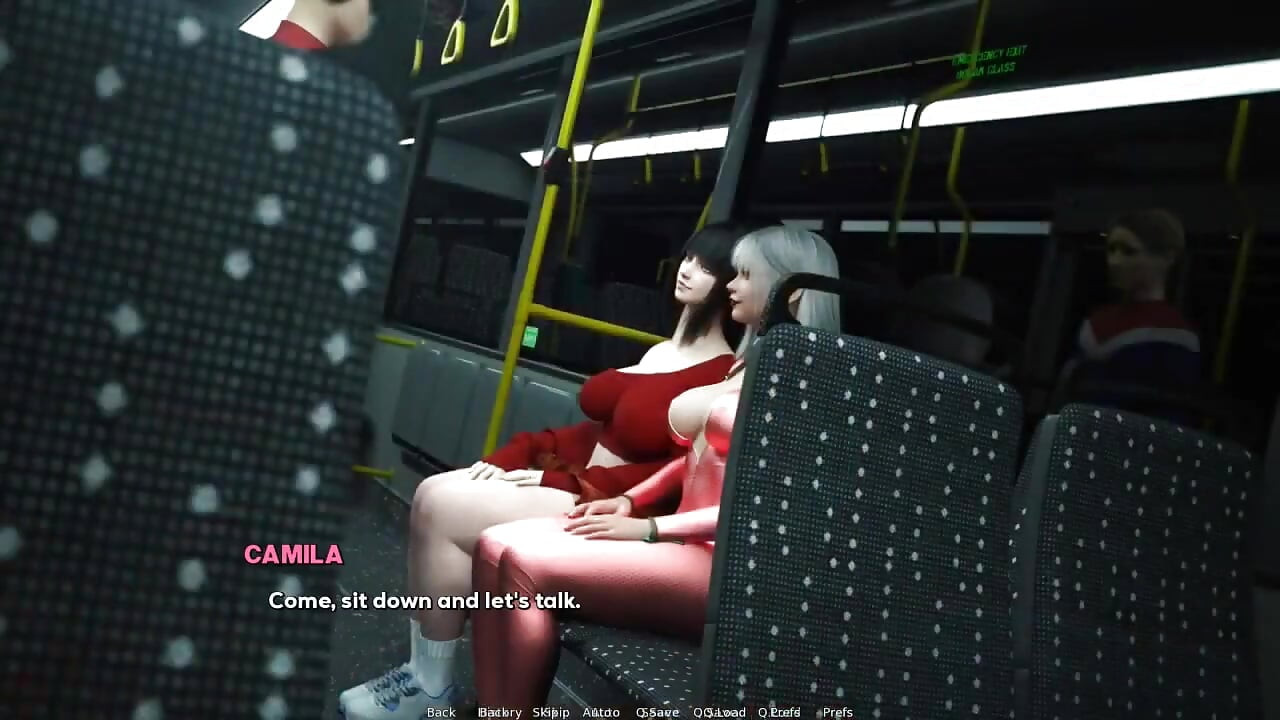Screen dimensions: 1280x720
Task: Click the bus scene to advance the story
Action: pos(640,300)
